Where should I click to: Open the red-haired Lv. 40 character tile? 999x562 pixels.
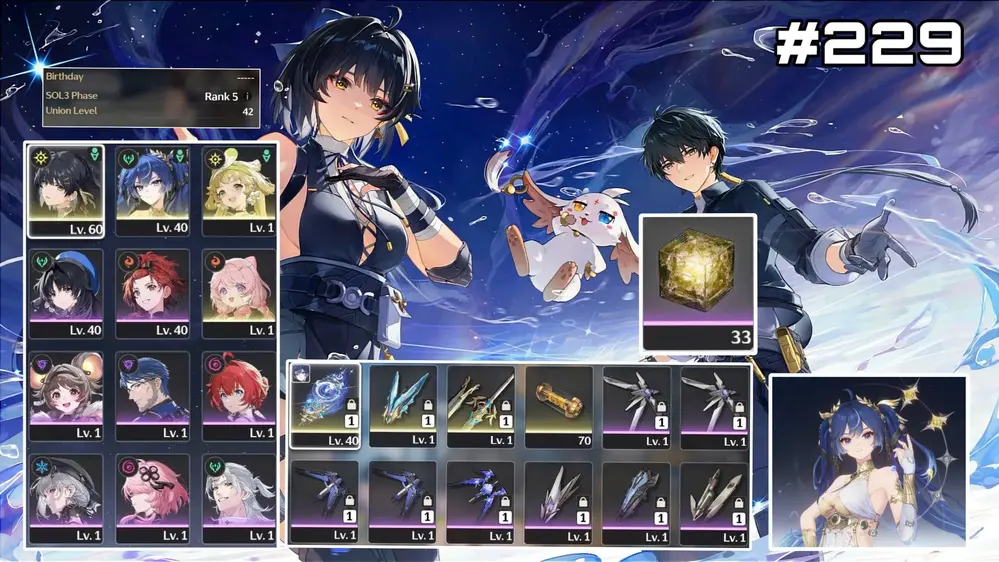tap(152, 294)
